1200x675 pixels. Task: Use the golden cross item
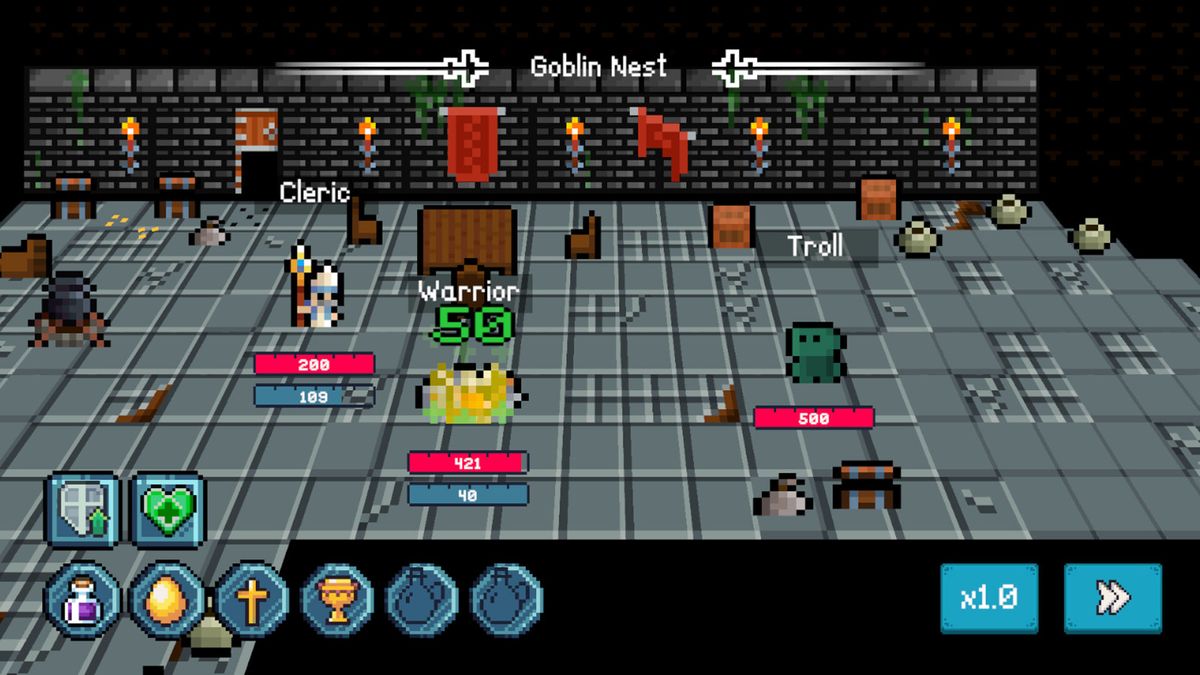pyautogui.click(x=252, y=600)
